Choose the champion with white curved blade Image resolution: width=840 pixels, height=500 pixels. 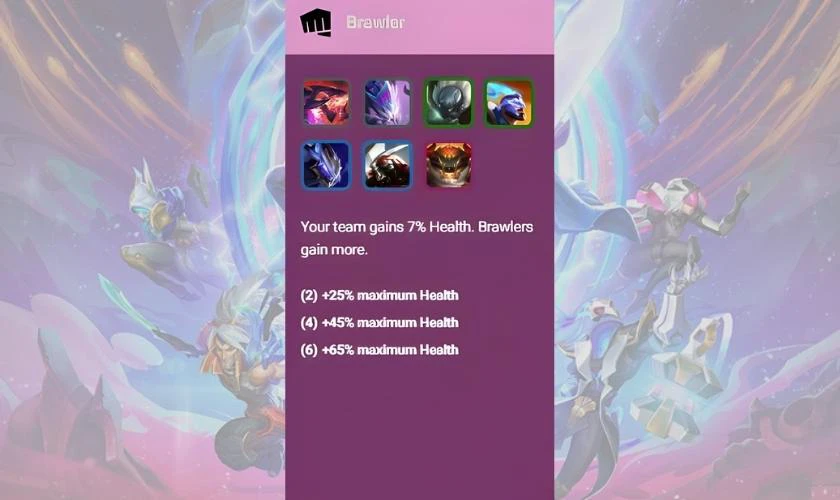(387, 165)
